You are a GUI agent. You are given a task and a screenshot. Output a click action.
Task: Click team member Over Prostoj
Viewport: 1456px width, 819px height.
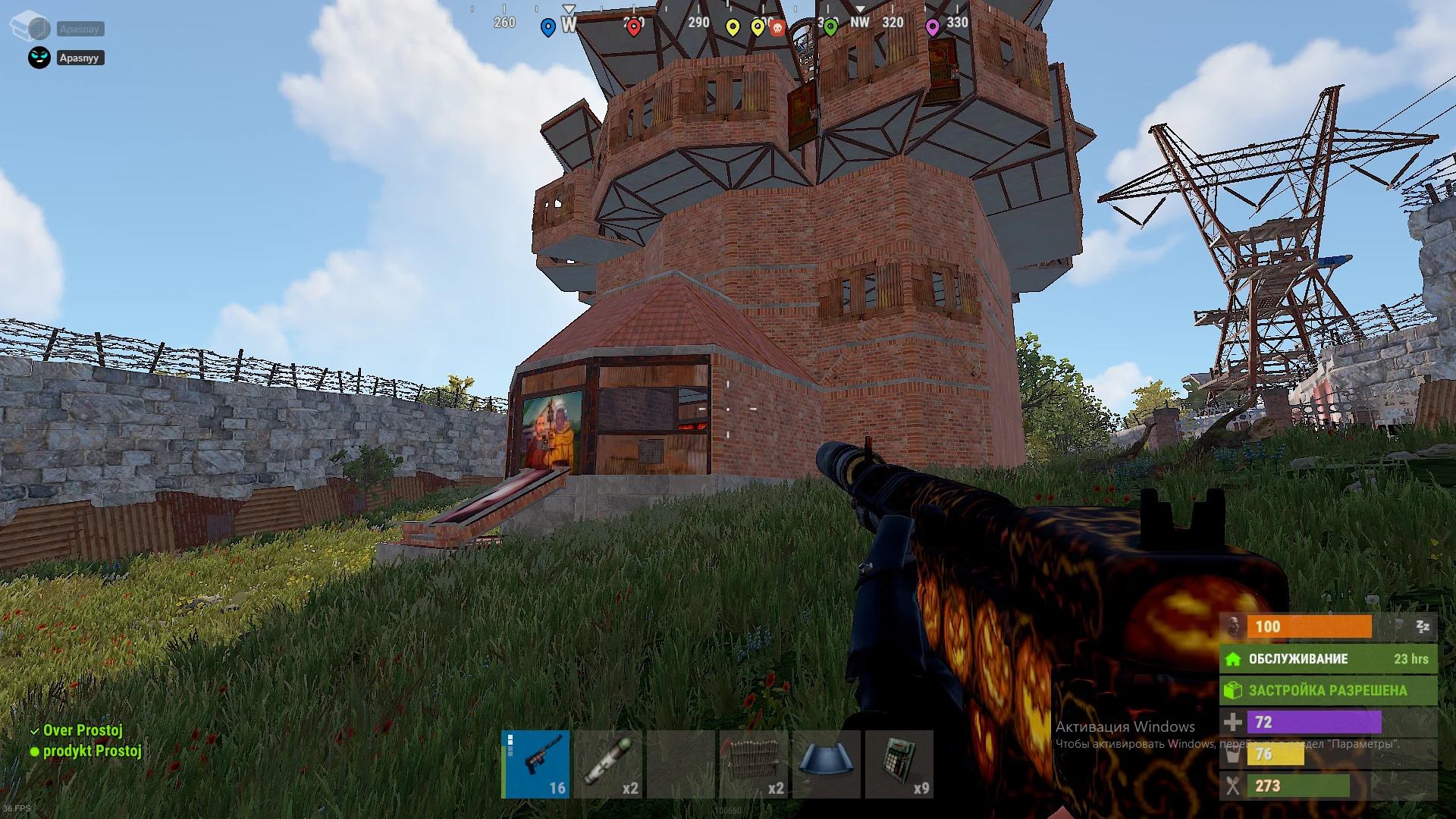82,730
